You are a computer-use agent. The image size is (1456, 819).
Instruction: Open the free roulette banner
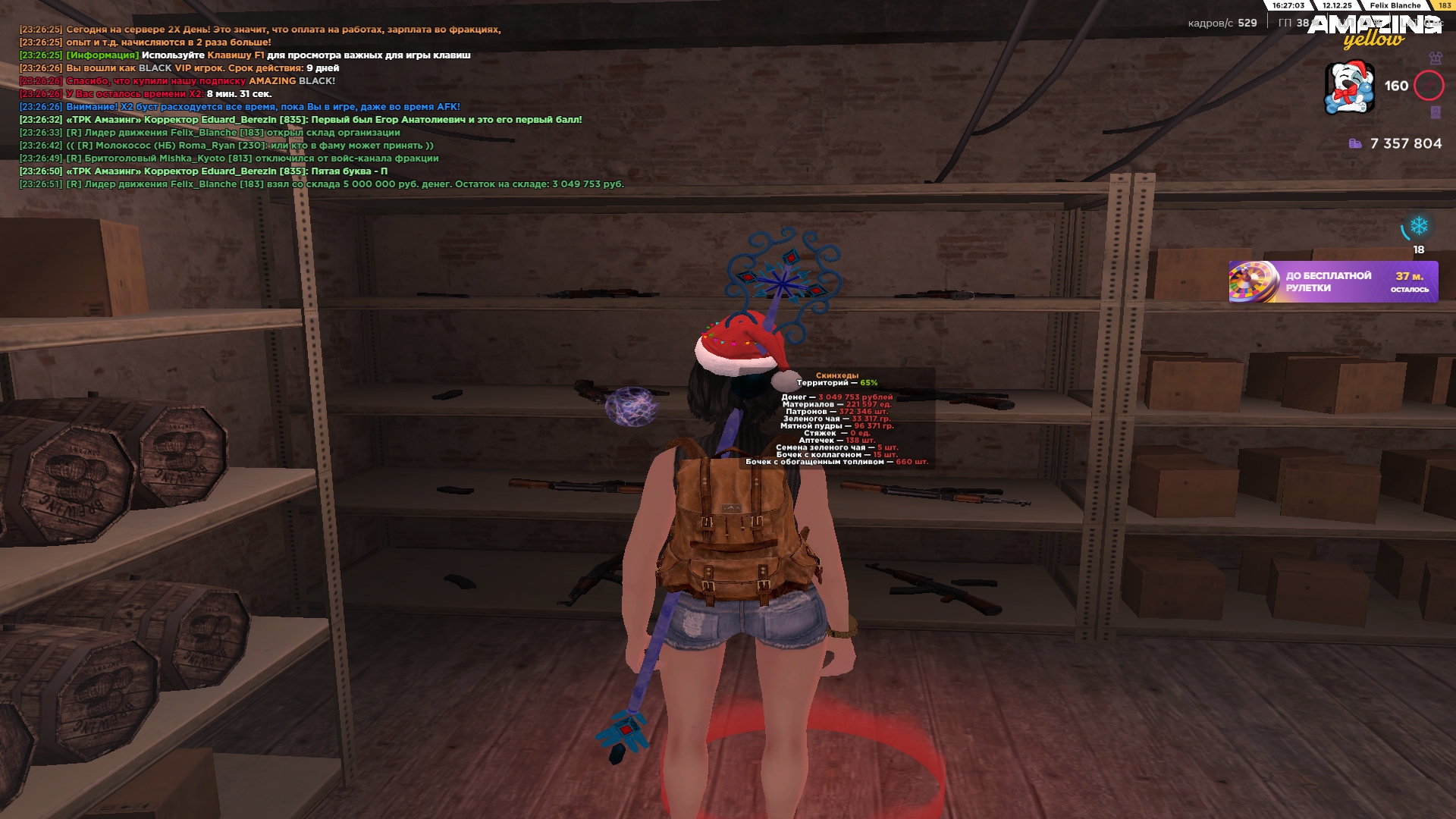point(1332,282)
